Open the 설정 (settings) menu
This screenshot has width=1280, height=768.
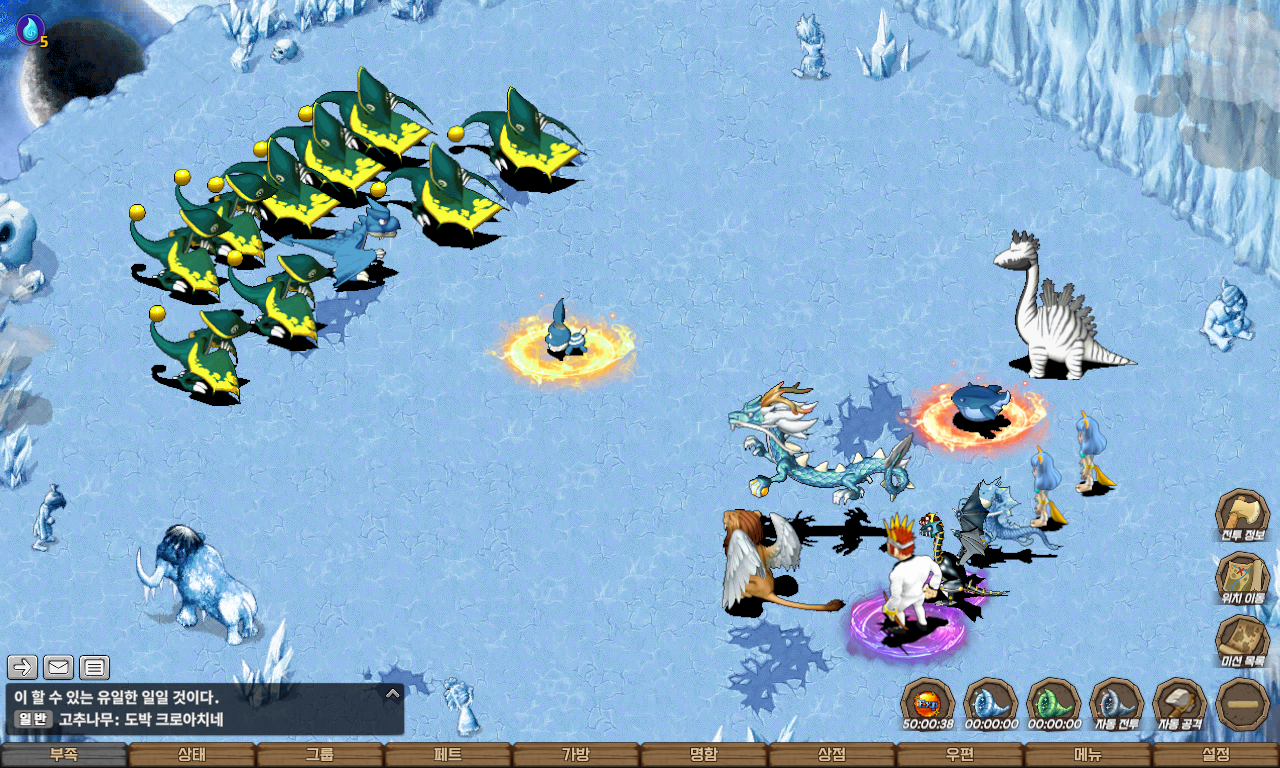(x=1216, y=755)
